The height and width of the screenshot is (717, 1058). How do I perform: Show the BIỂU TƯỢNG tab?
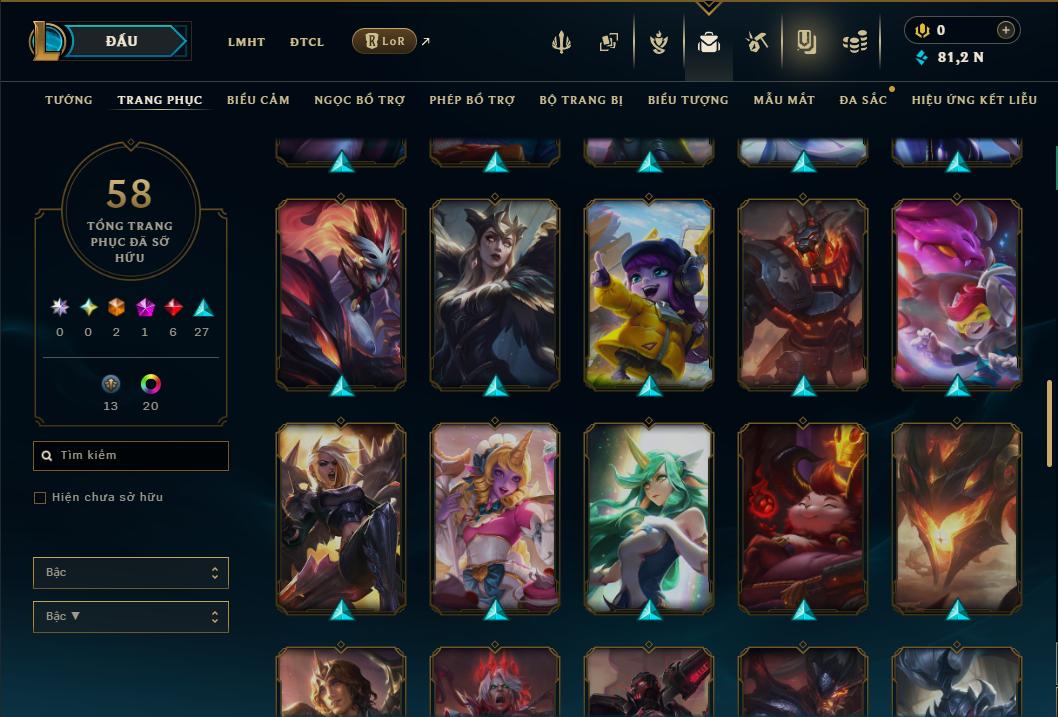[688, 100]
